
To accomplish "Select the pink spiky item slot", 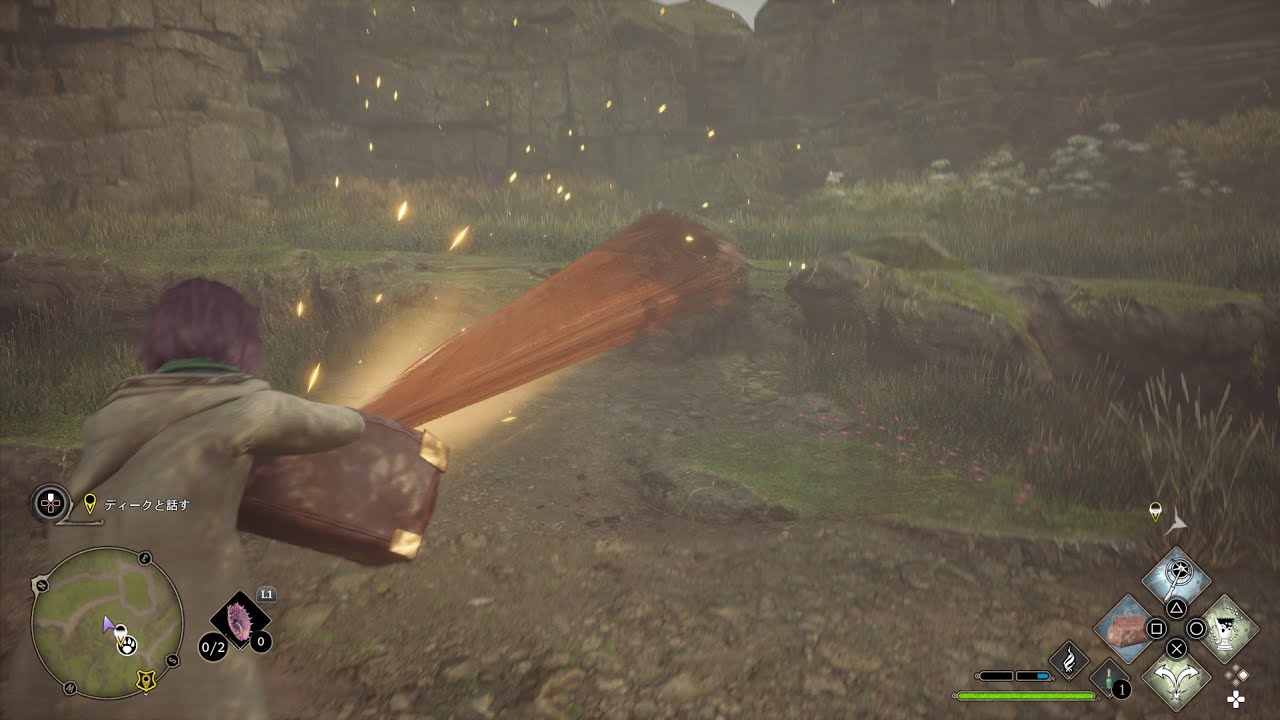I will 240,620.
